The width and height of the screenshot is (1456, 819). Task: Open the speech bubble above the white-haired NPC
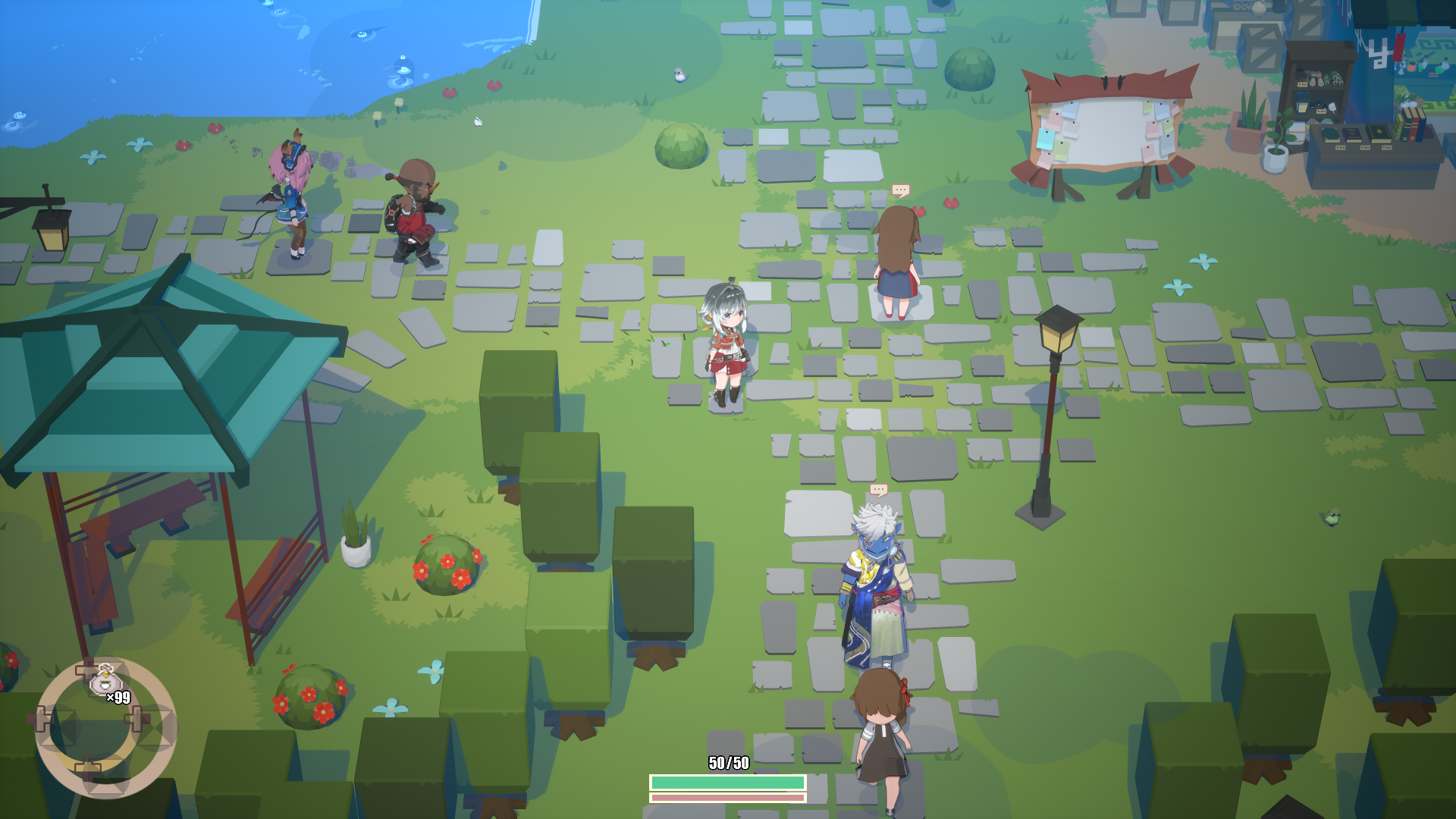(878, 489)
